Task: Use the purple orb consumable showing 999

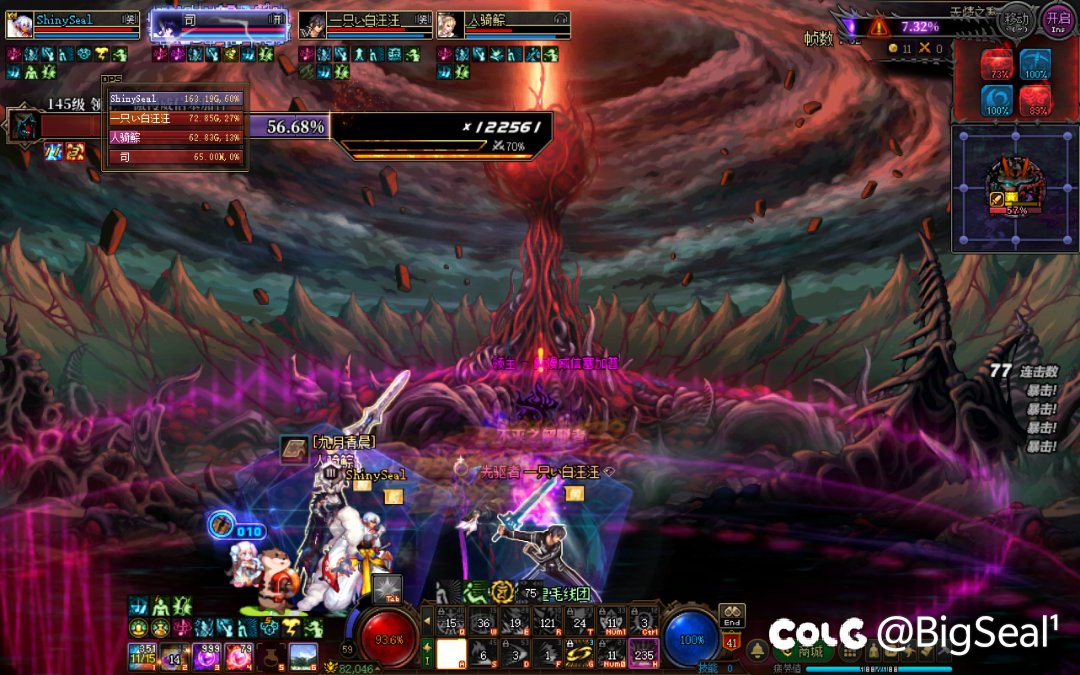Action: coord(208,655)
